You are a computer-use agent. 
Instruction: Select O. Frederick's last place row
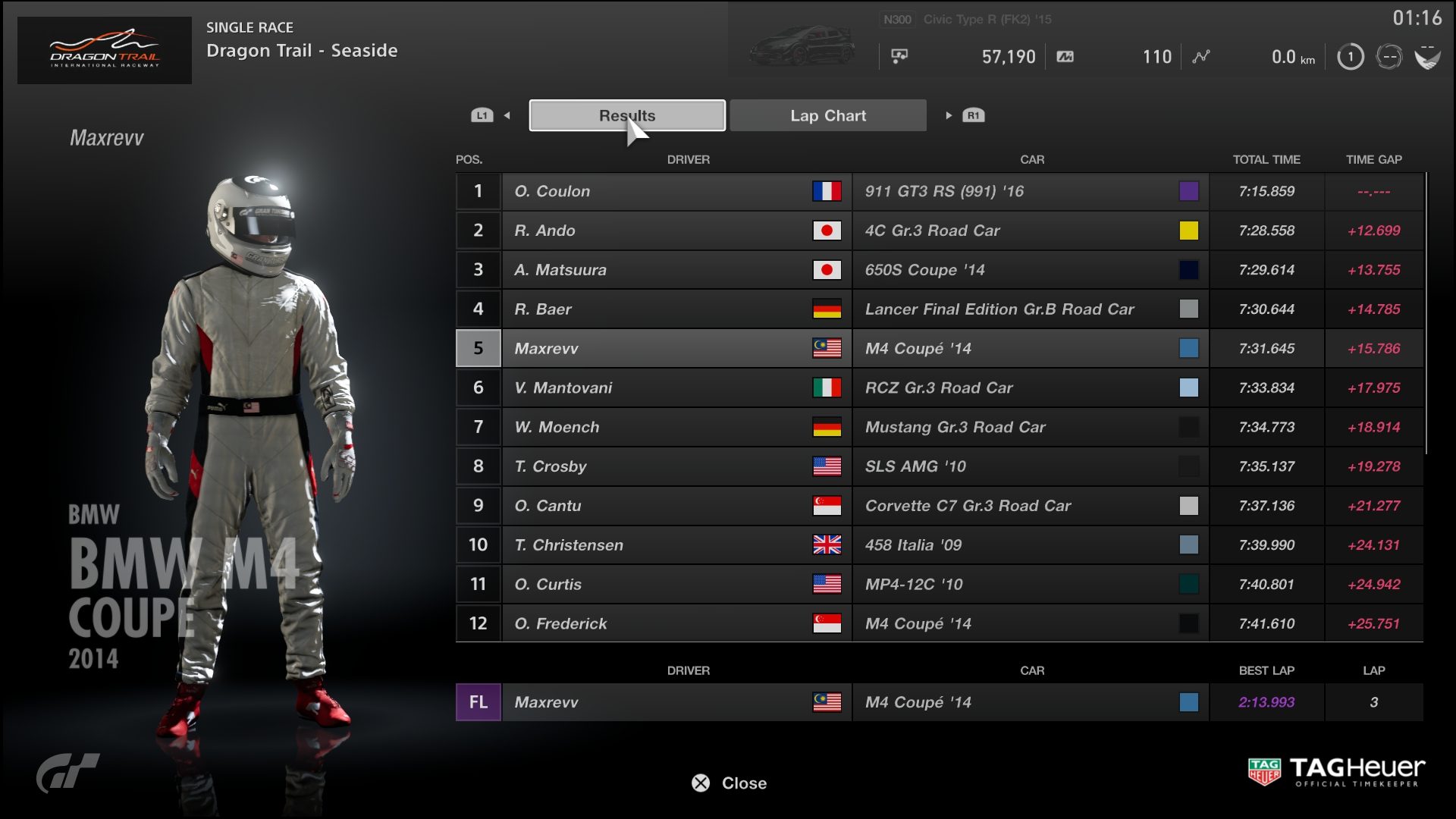point(939,623)
